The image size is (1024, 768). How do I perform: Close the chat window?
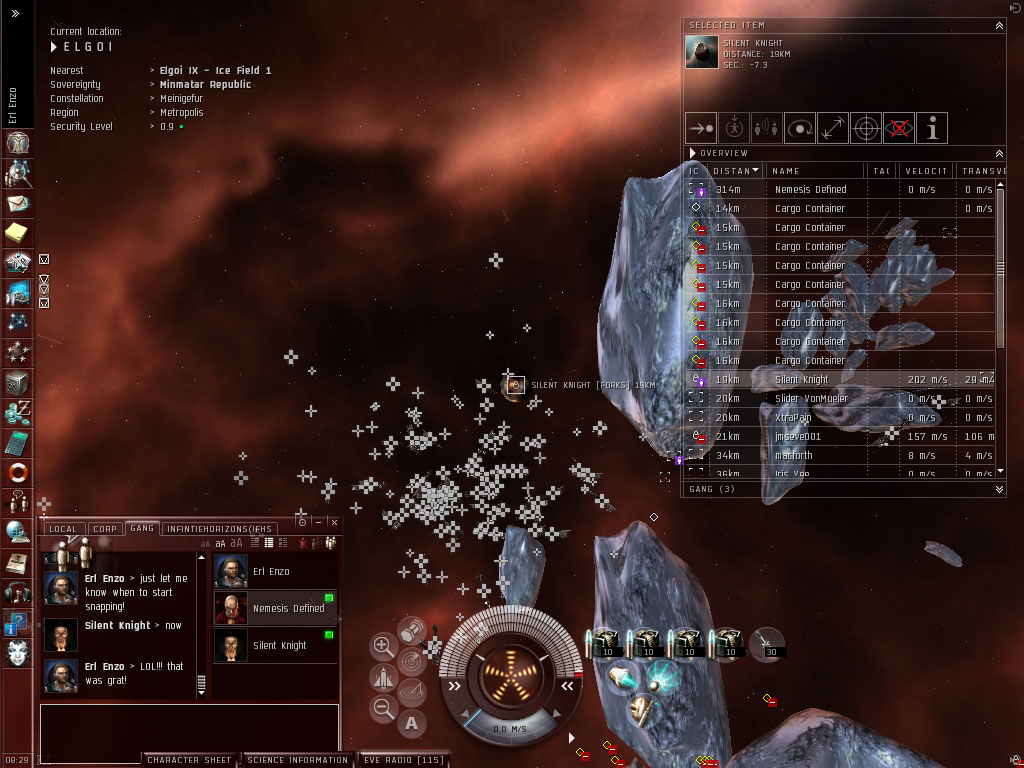pos(332,522)
